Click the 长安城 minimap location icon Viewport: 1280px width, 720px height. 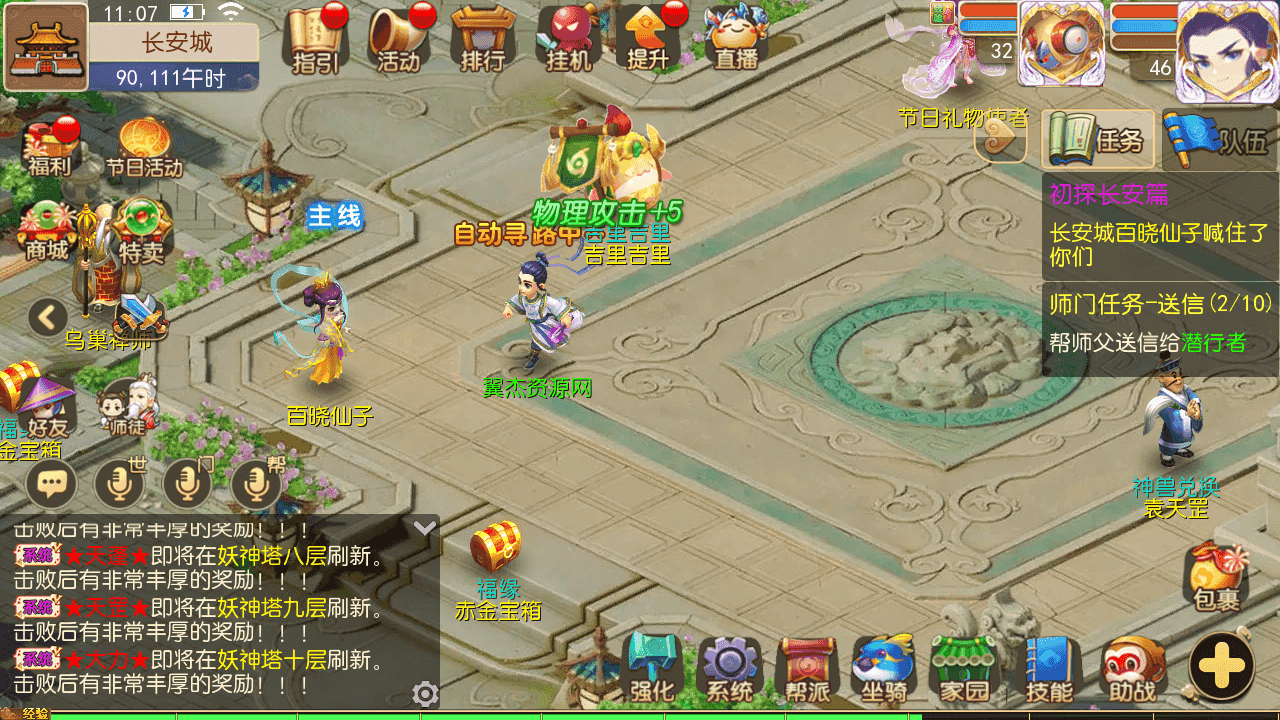tap(46, 45)
